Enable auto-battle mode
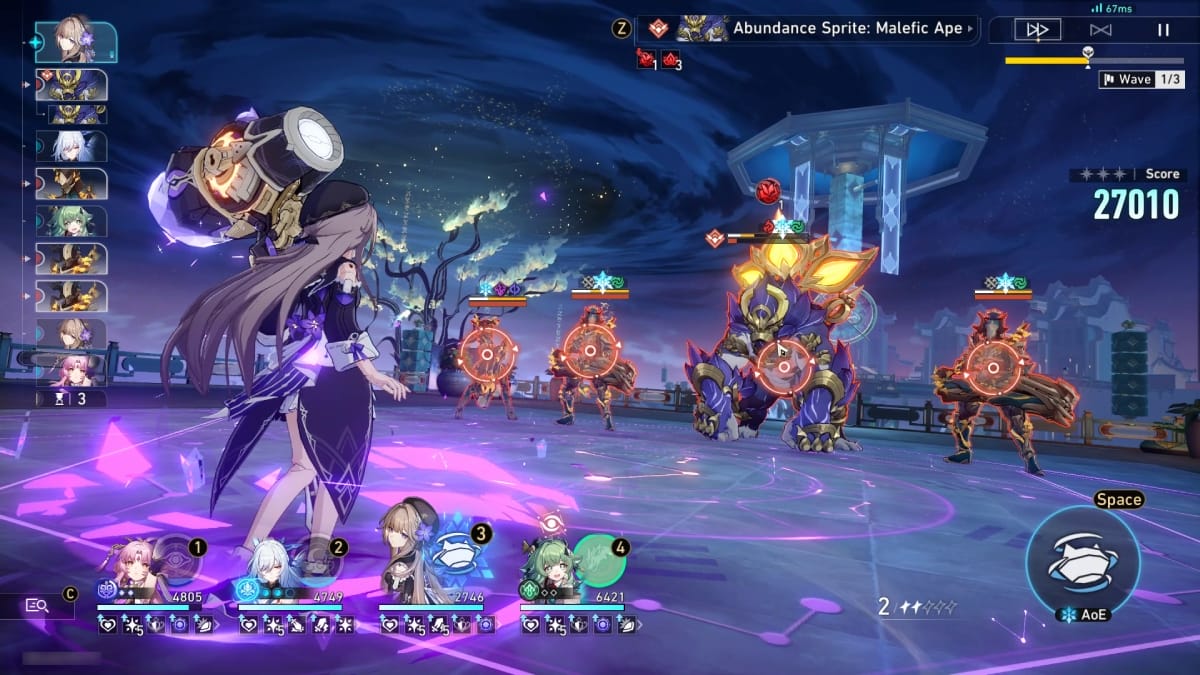Viewport: 1200px width, 675px height. (x=1100, y=30)
